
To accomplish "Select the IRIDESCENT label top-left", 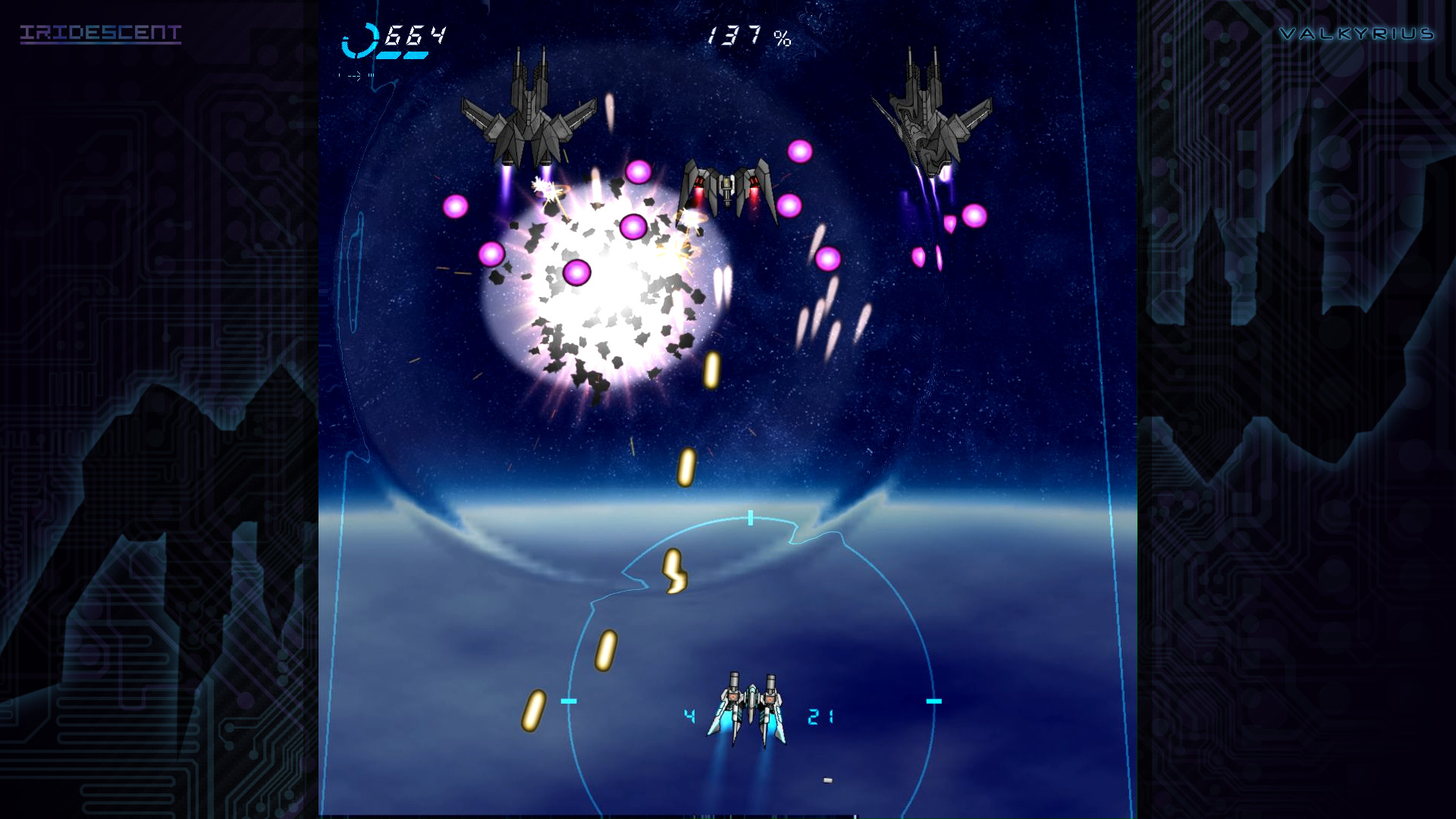I will [101, 33].
